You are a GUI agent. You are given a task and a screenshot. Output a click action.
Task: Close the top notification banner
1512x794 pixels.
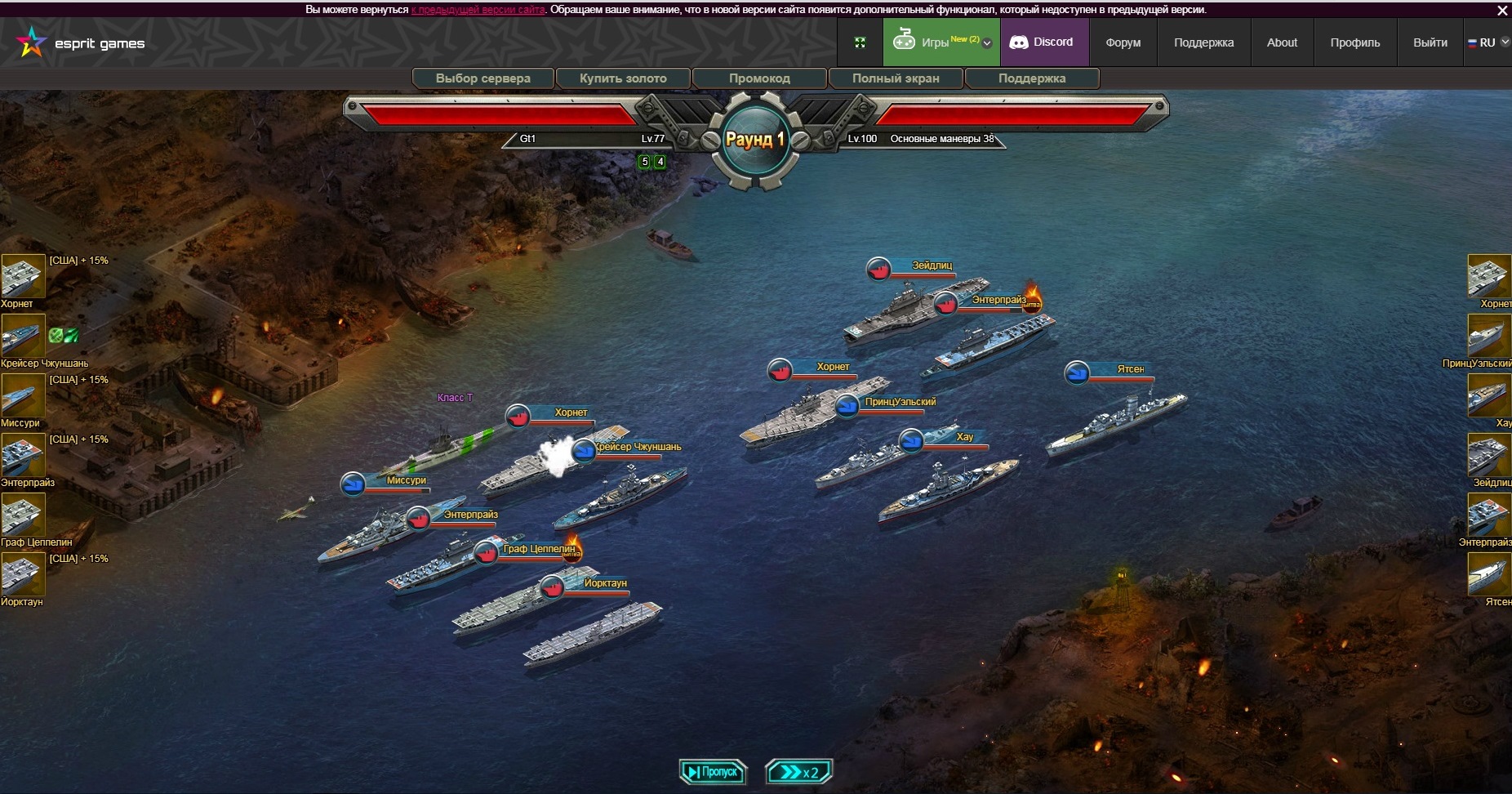tap(1502, 11)
